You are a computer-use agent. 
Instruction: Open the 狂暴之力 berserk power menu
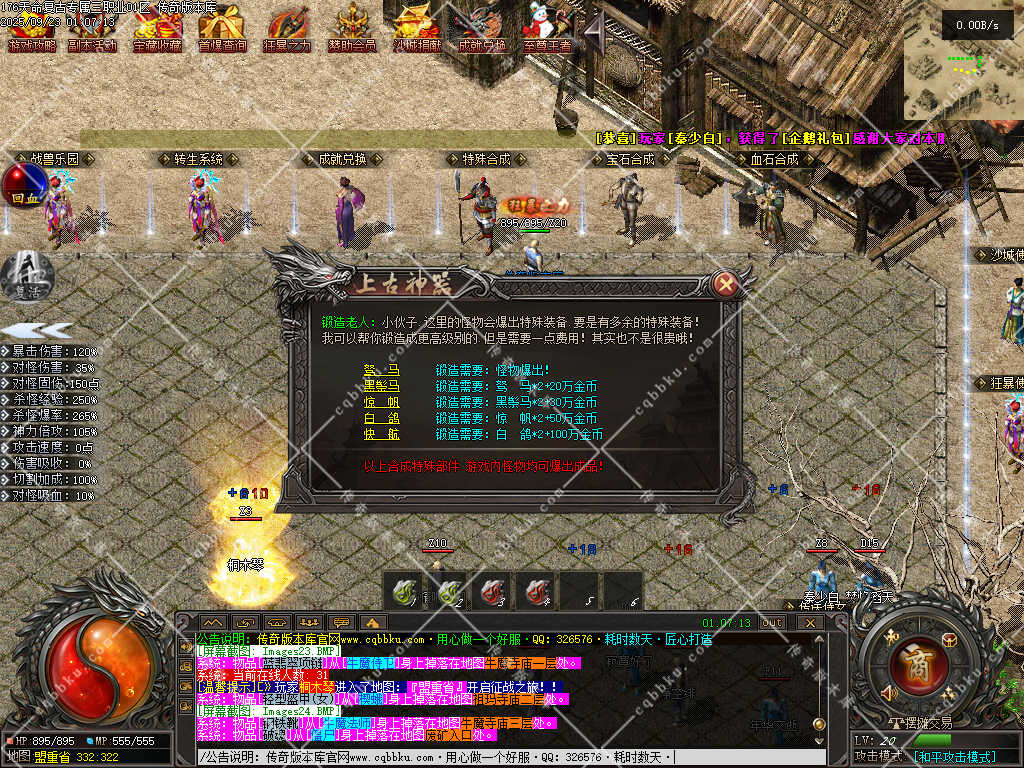tap(287, 28)
